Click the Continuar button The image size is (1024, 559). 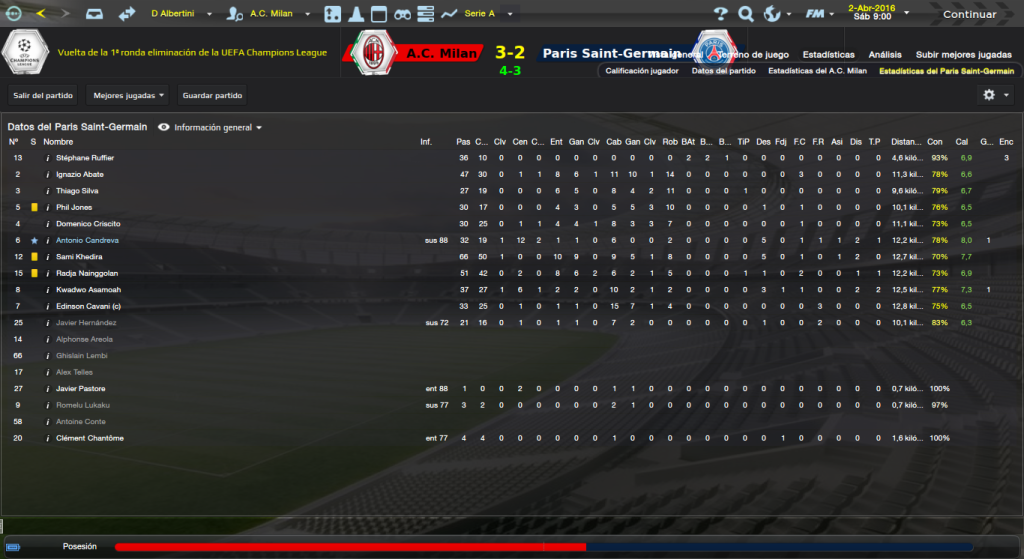pos(969,14)
